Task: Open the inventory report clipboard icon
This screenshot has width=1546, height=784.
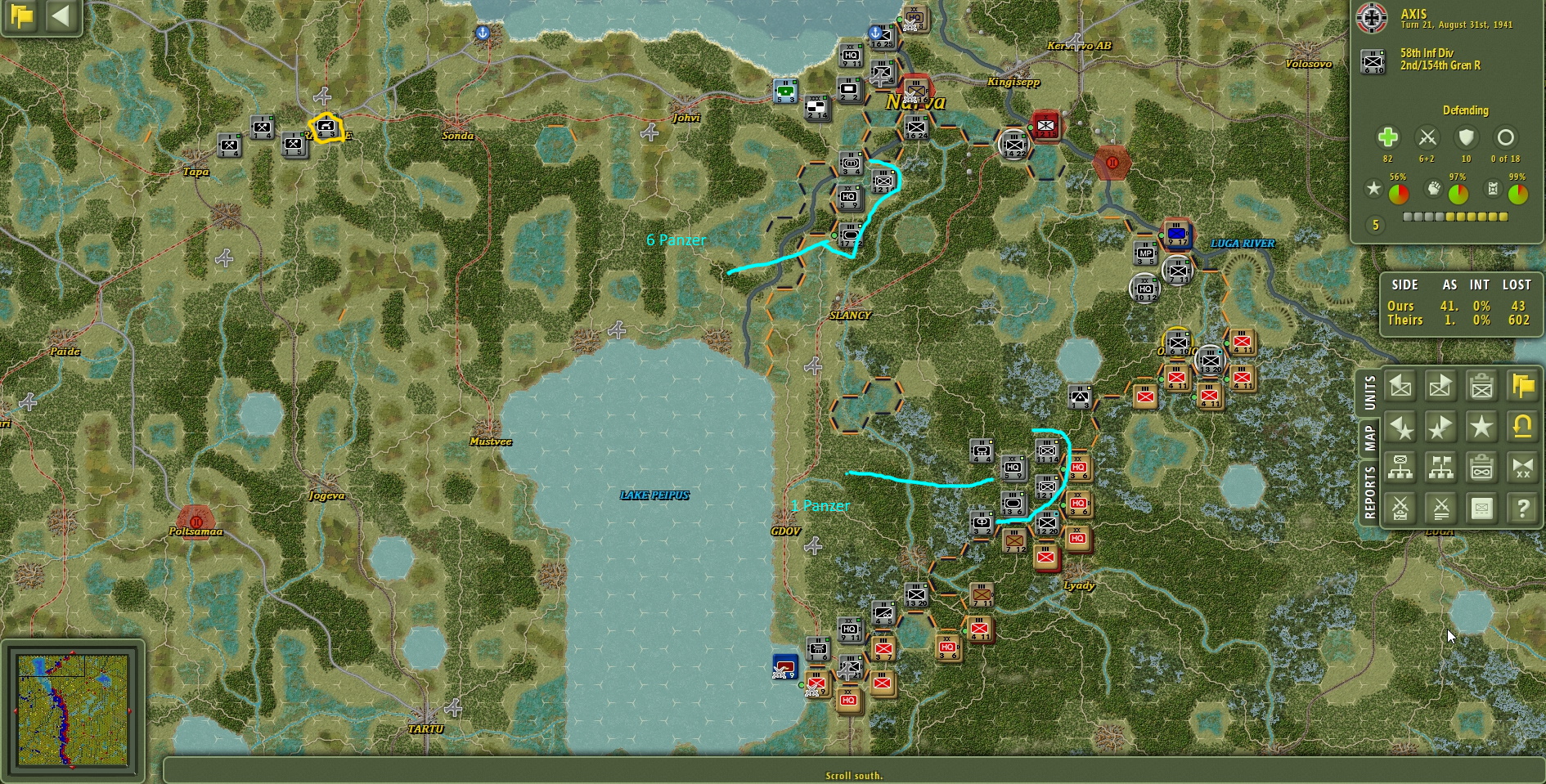Action: pos(1483,468)
